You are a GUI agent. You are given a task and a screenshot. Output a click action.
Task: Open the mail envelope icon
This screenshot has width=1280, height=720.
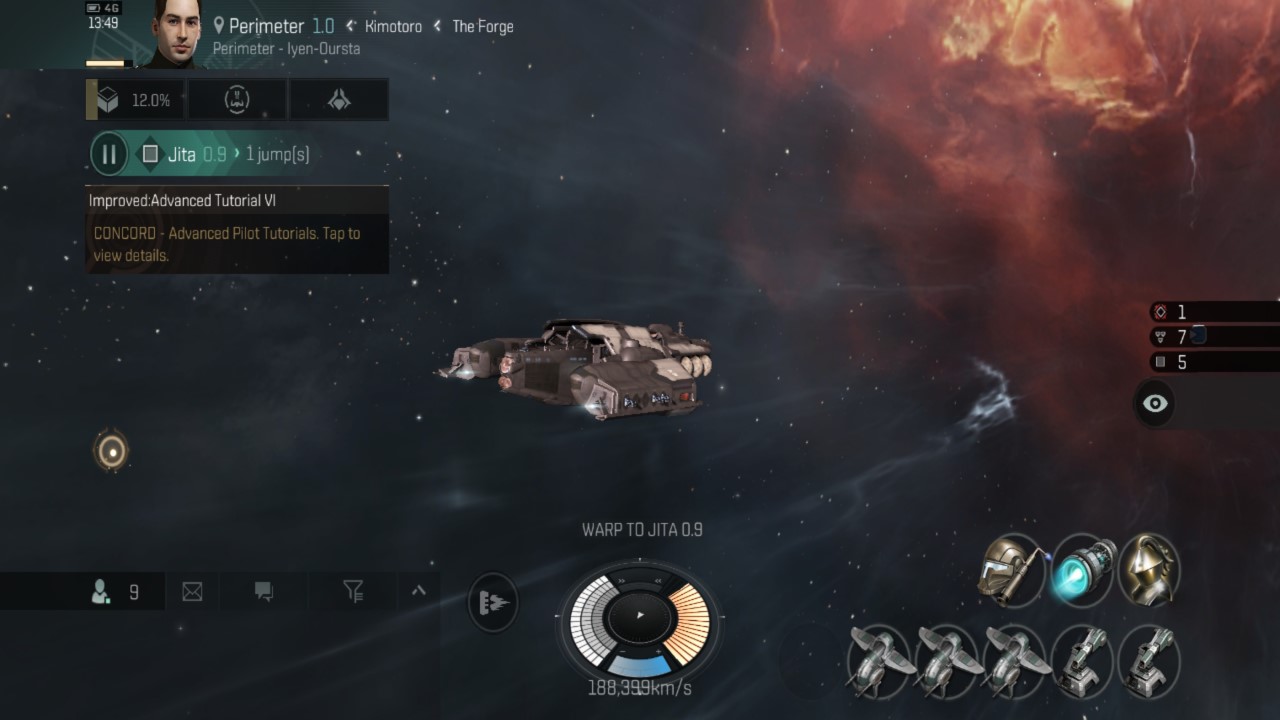coord(191,591)
